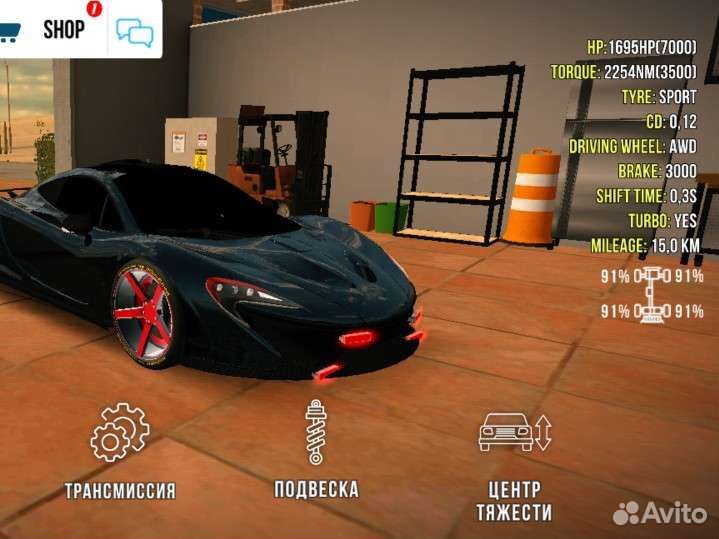Open the shopping cart icon
Image resolution: width=719 pixels, height=539 pixels.
click(x=9, y=30)
